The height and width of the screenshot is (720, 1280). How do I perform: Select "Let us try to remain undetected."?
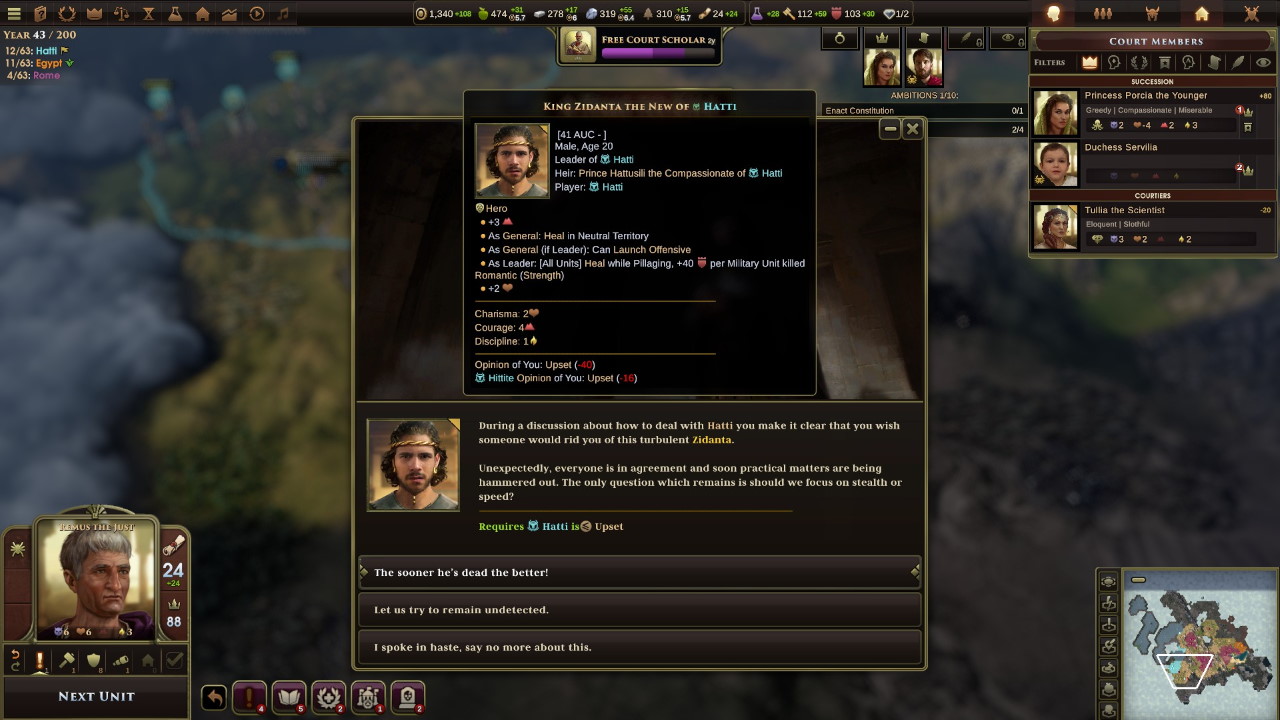639,609
